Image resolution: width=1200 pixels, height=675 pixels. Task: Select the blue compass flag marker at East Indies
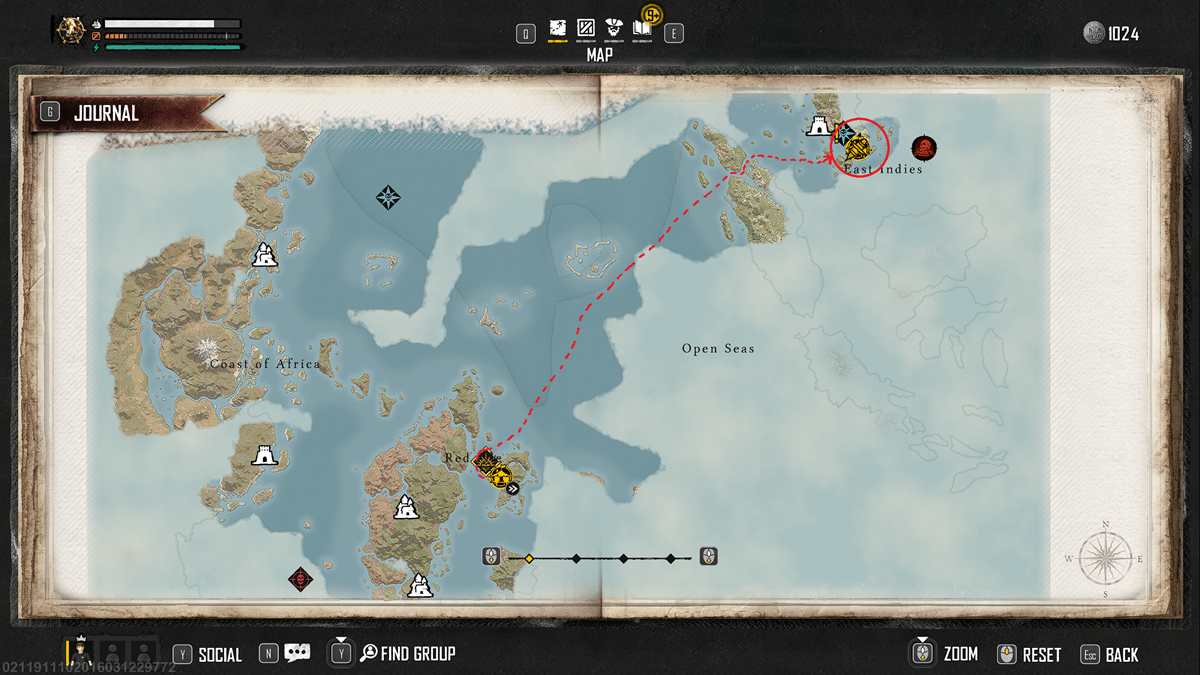pyautogui.click(x=844, y=133)
